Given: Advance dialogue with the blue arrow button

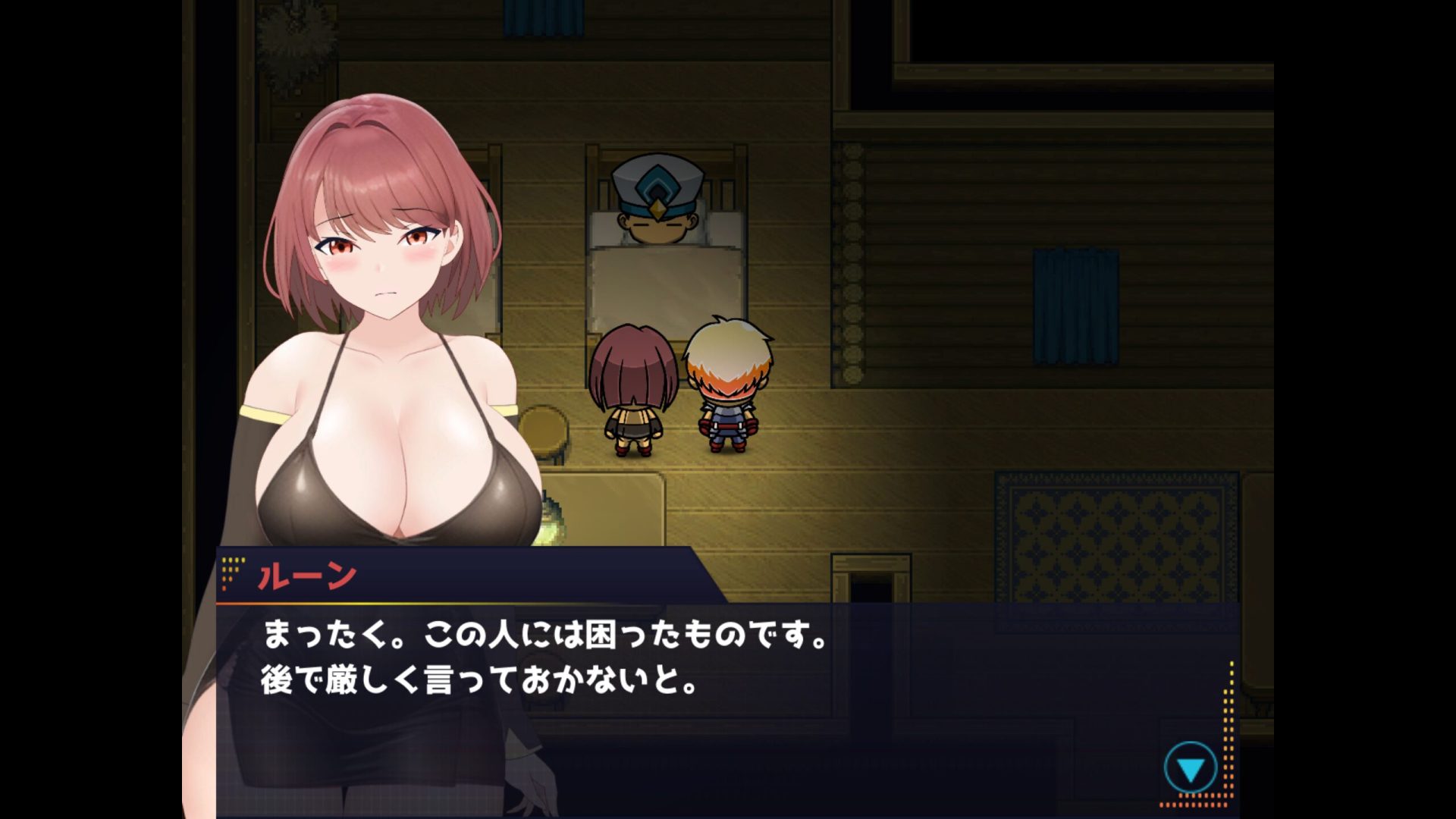Looking at the screenshot, I should 1190,769.
